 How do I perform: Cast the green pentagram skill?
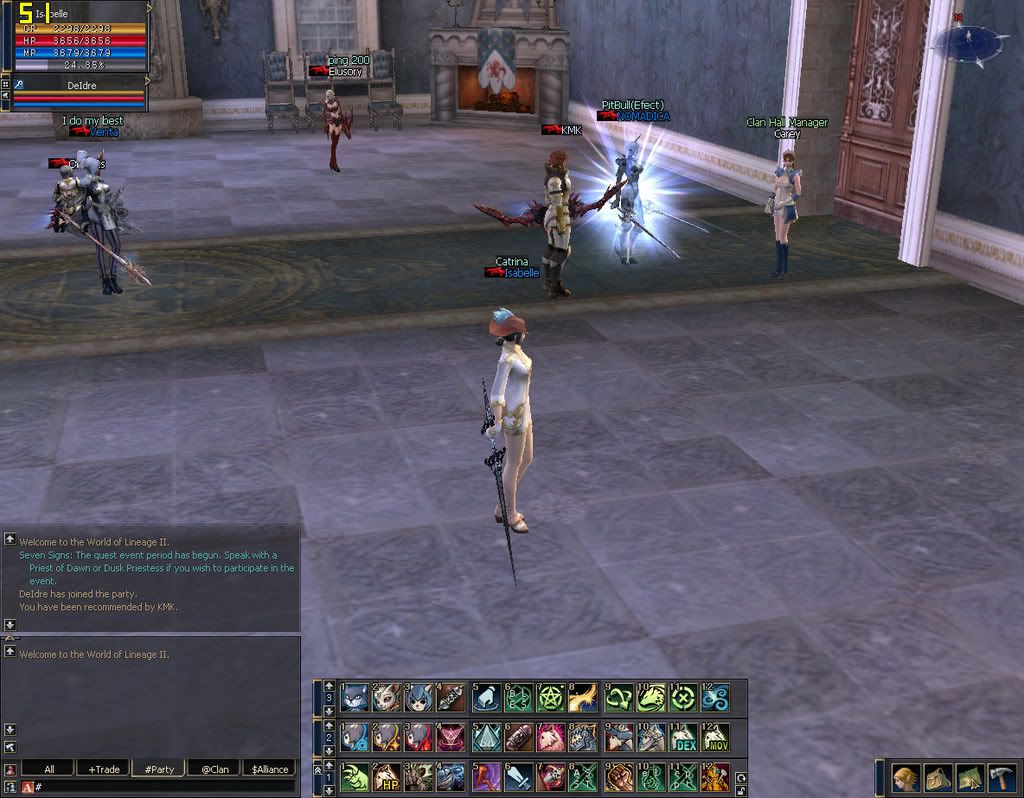pyautogui.click(x=551, y=697)
